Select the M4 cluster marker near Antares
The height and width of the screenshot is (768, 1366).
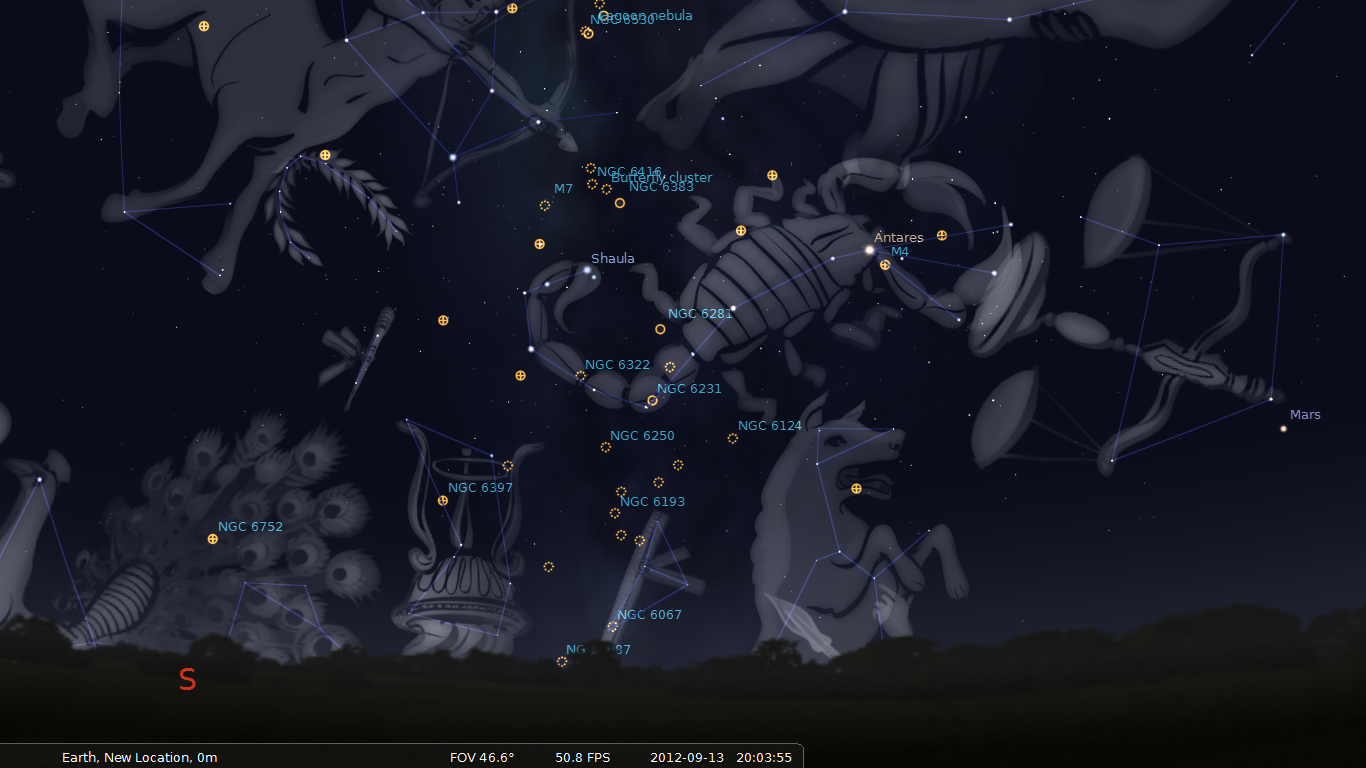point(885,265)
